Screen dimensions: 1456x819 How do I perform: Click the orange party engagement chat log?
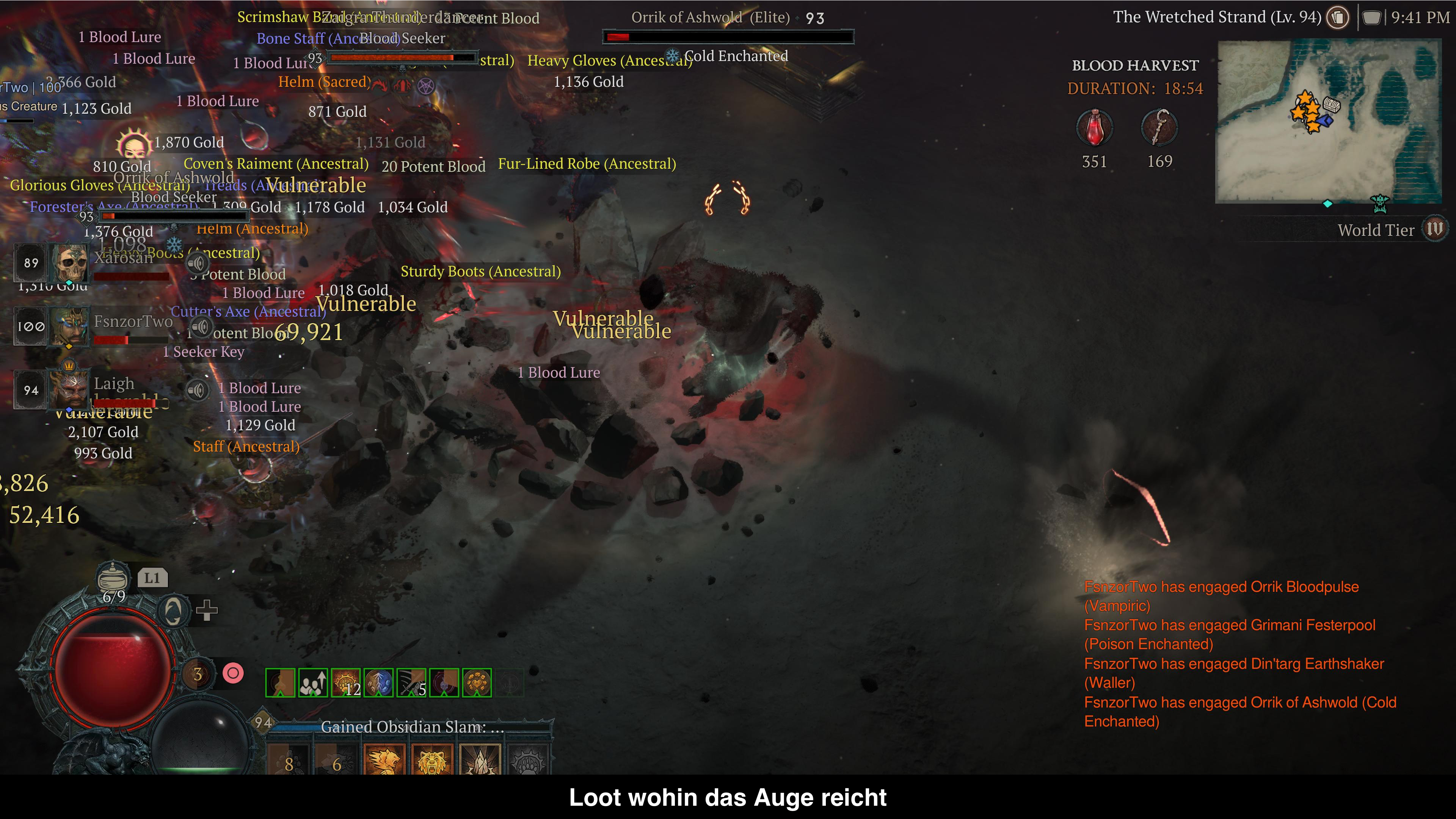coord(1238,653)
